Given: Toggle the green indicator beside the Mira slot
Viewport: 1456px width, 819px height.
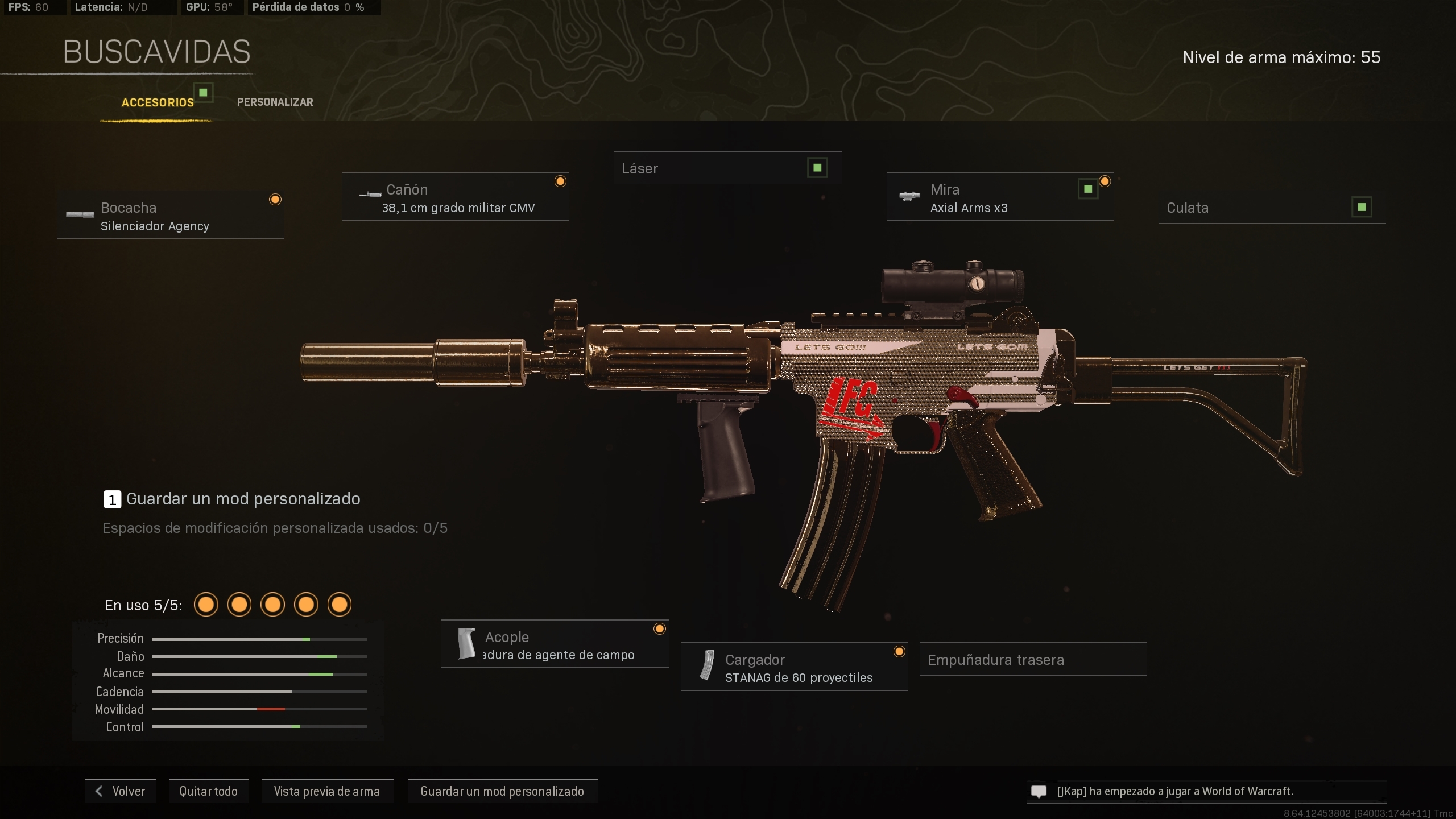Looking at the screenshot, I should 1087,188.
